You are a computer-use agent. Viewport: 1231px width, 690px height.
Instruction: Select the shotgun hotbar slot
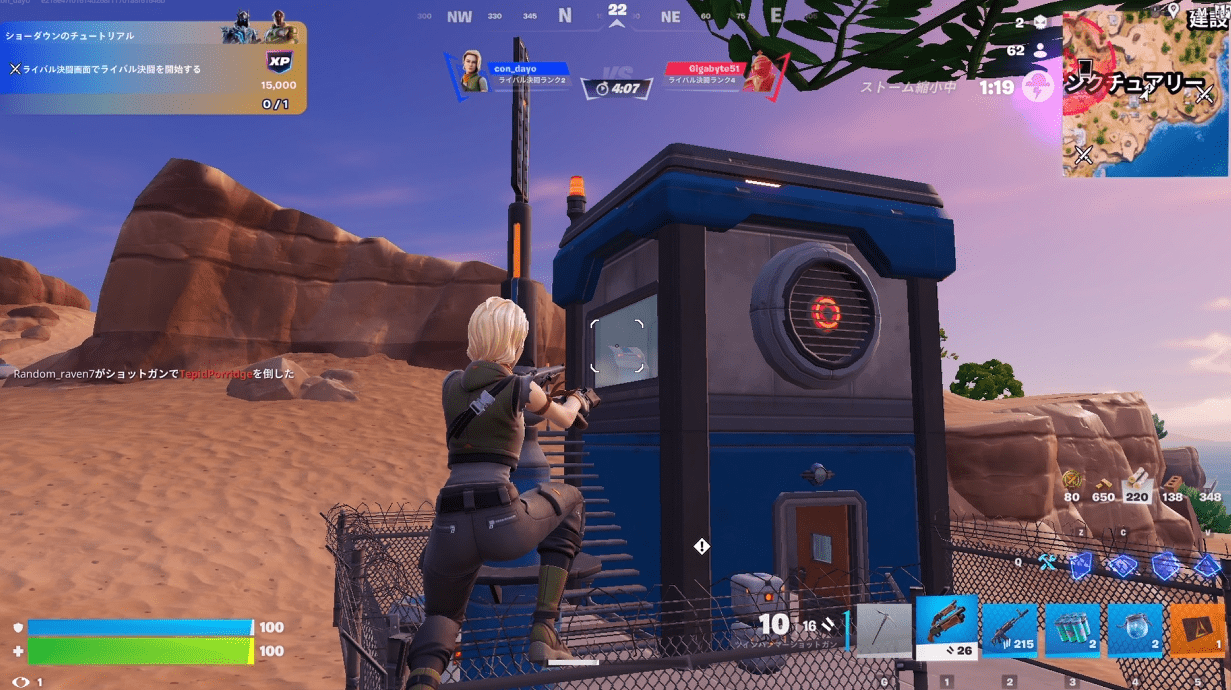coord(946,628)
